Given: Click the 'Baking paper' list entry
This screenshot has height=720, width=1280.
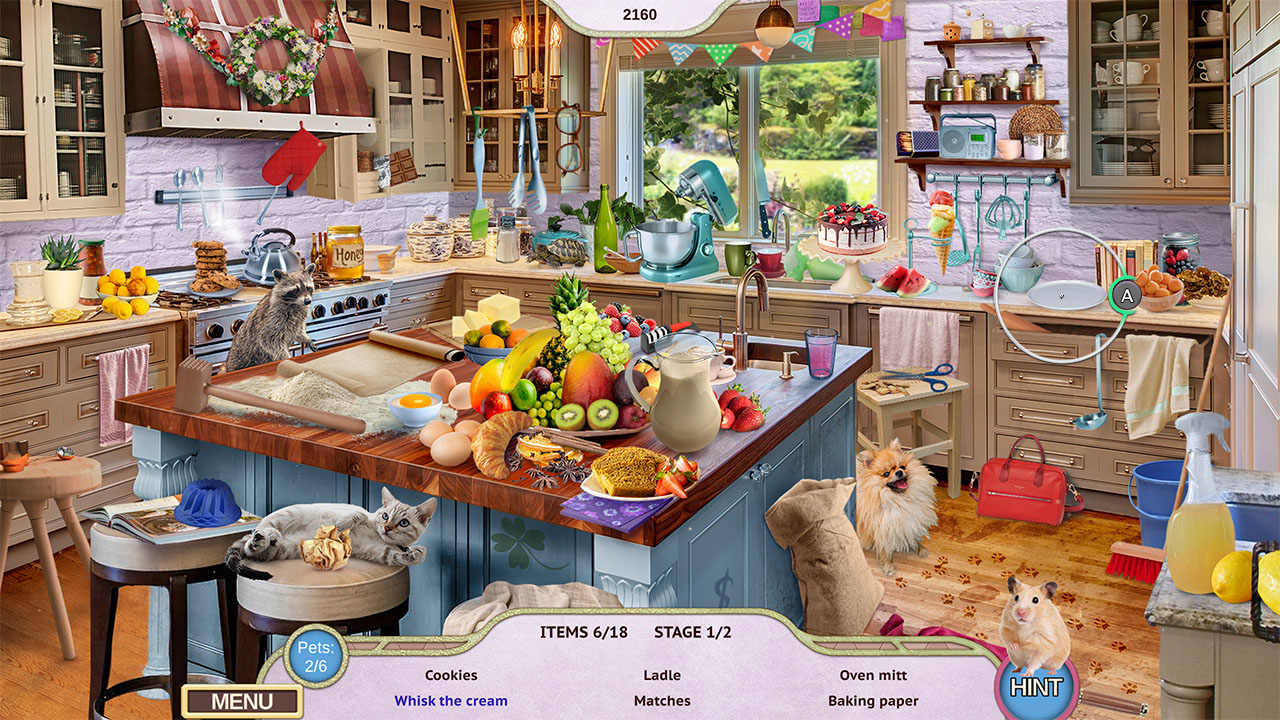Looking at the screenshot, I should [874, 701].
